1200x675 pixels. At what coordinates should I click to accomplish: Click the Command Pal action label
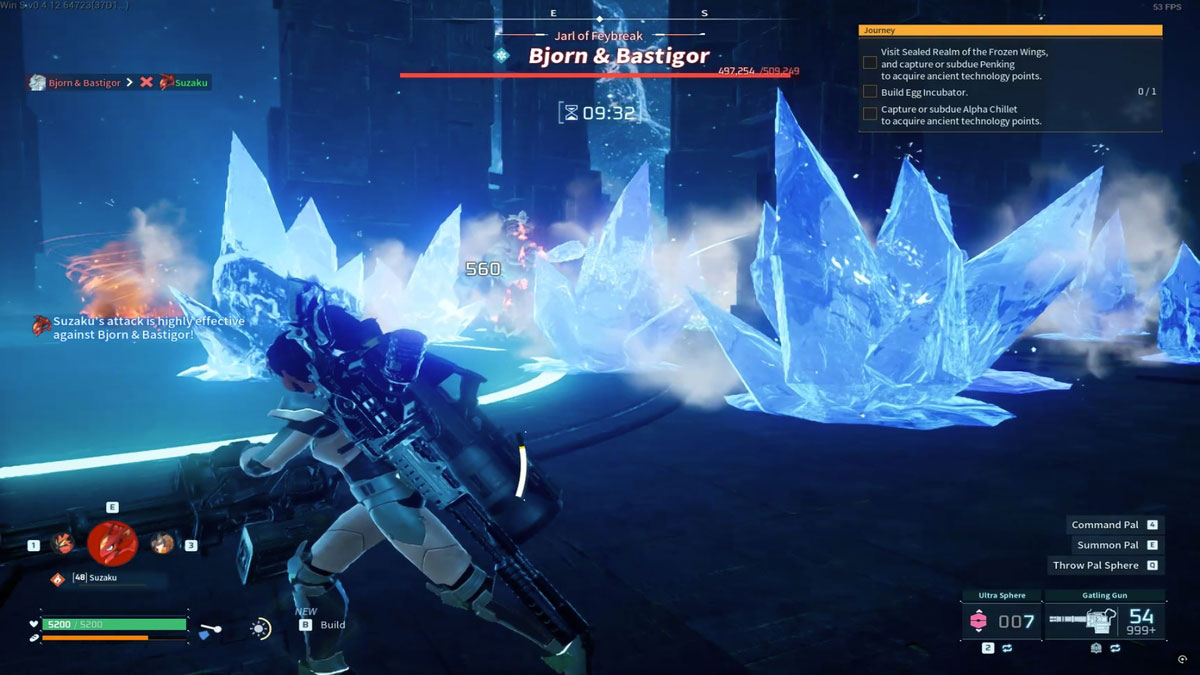click(1105, 525)
